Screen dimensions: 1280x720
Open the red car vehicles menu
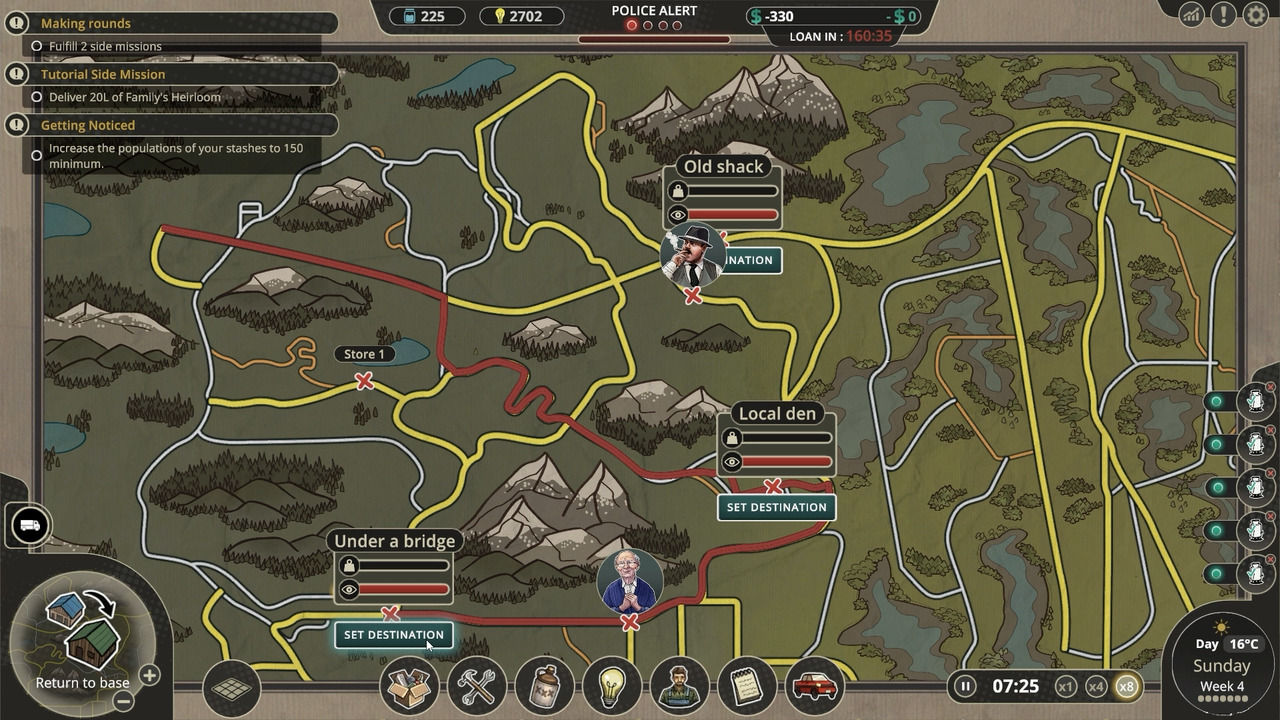814,687
